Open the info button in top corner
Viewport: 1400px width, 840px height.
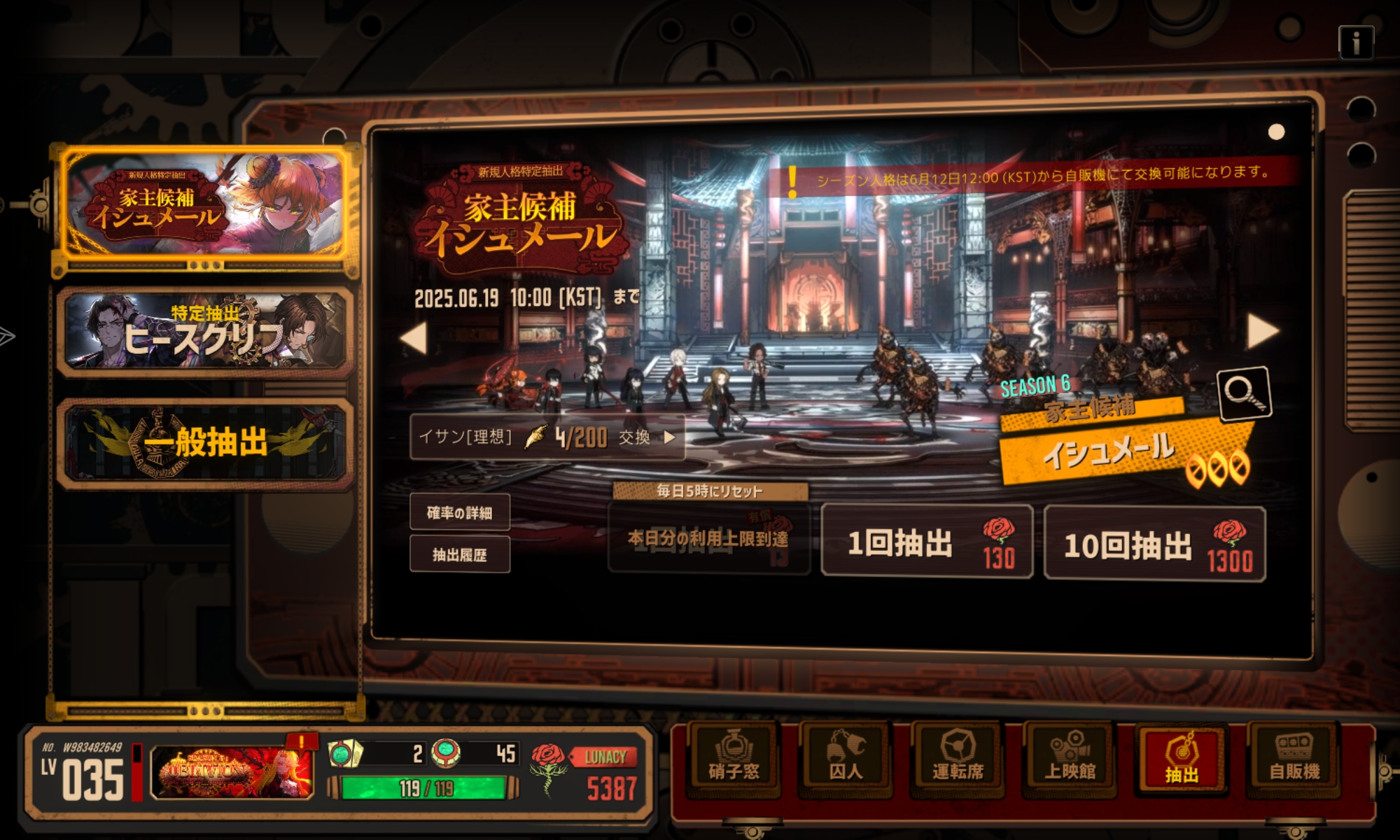tap(1355, 43)
